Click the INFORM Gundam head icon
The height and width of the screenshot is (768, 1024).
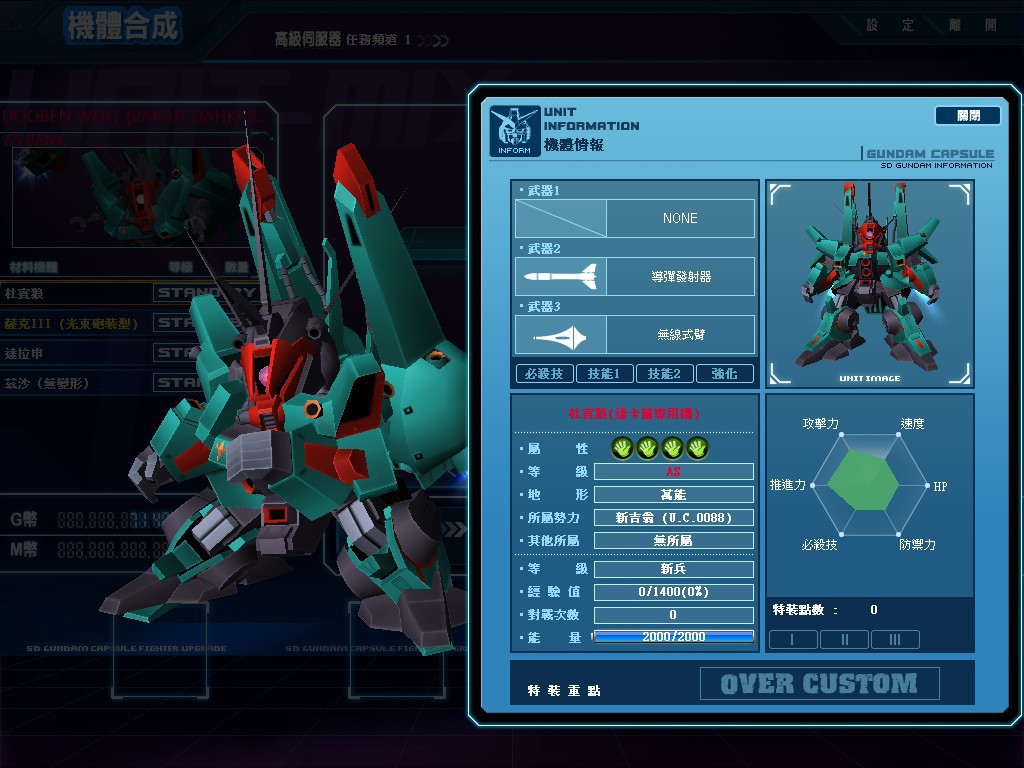(x=514, y=131)
